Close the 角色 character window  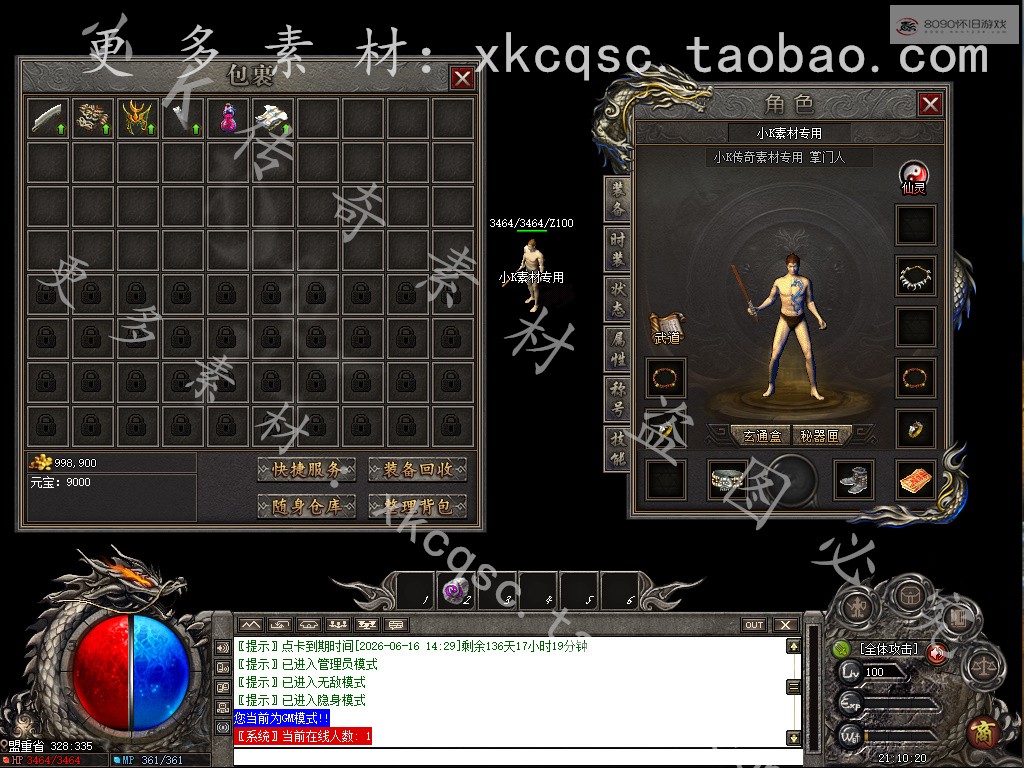coord(930,104)
